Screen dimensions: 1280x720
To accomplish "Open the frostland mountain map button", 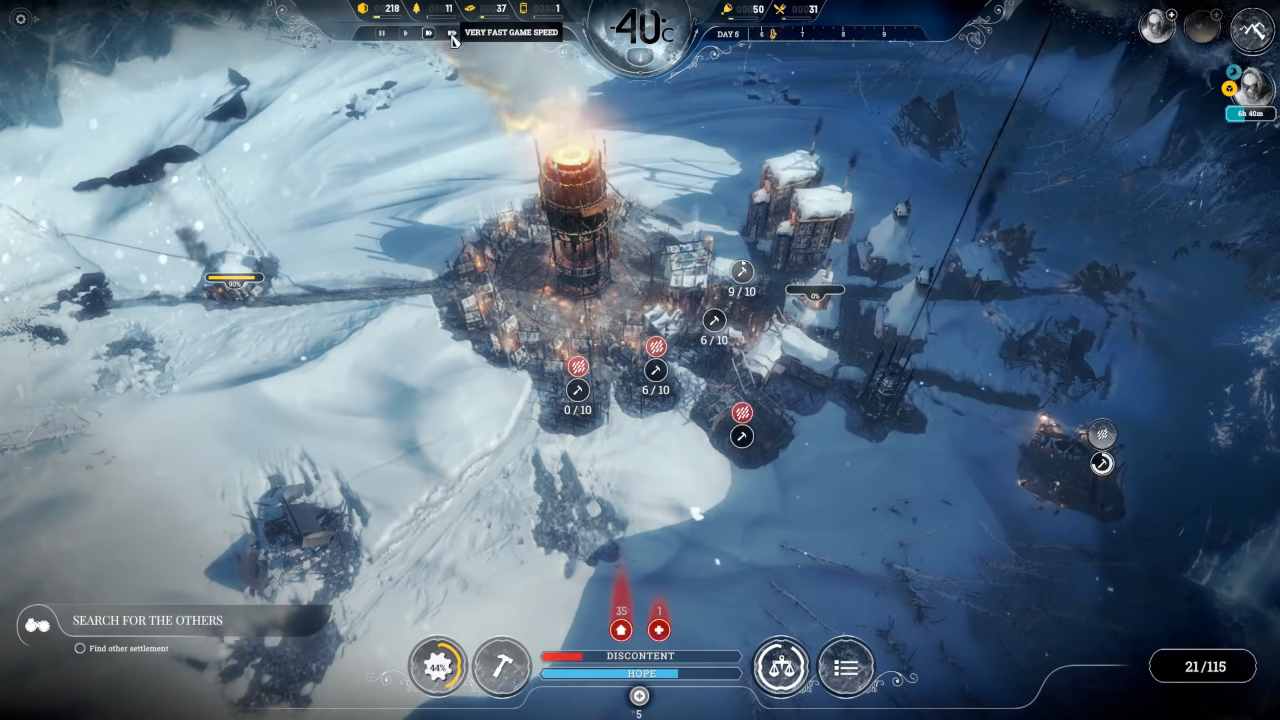I will [x=1252, y=29].
